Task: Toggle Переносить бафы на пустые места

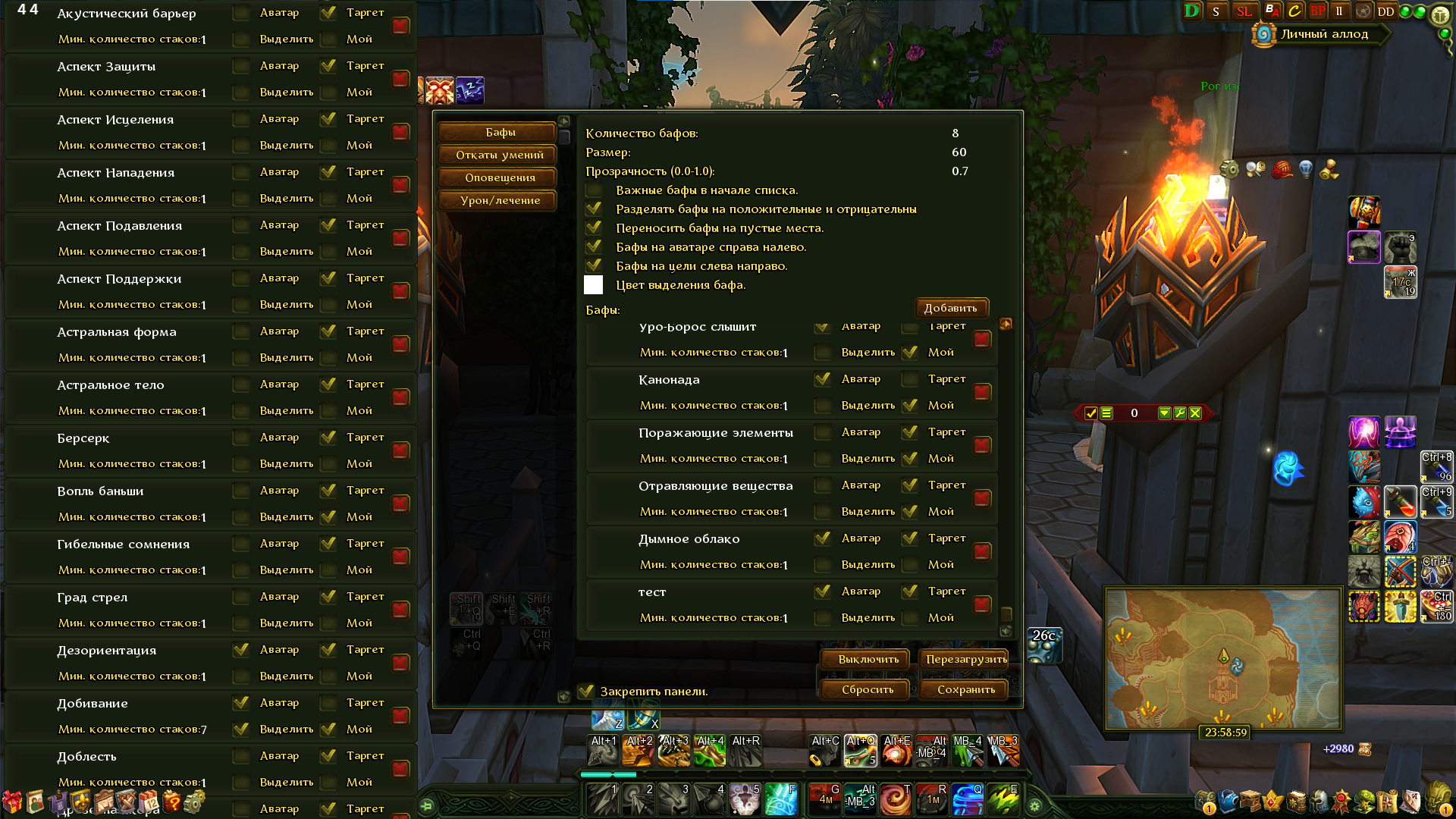Action: point(594,228)
